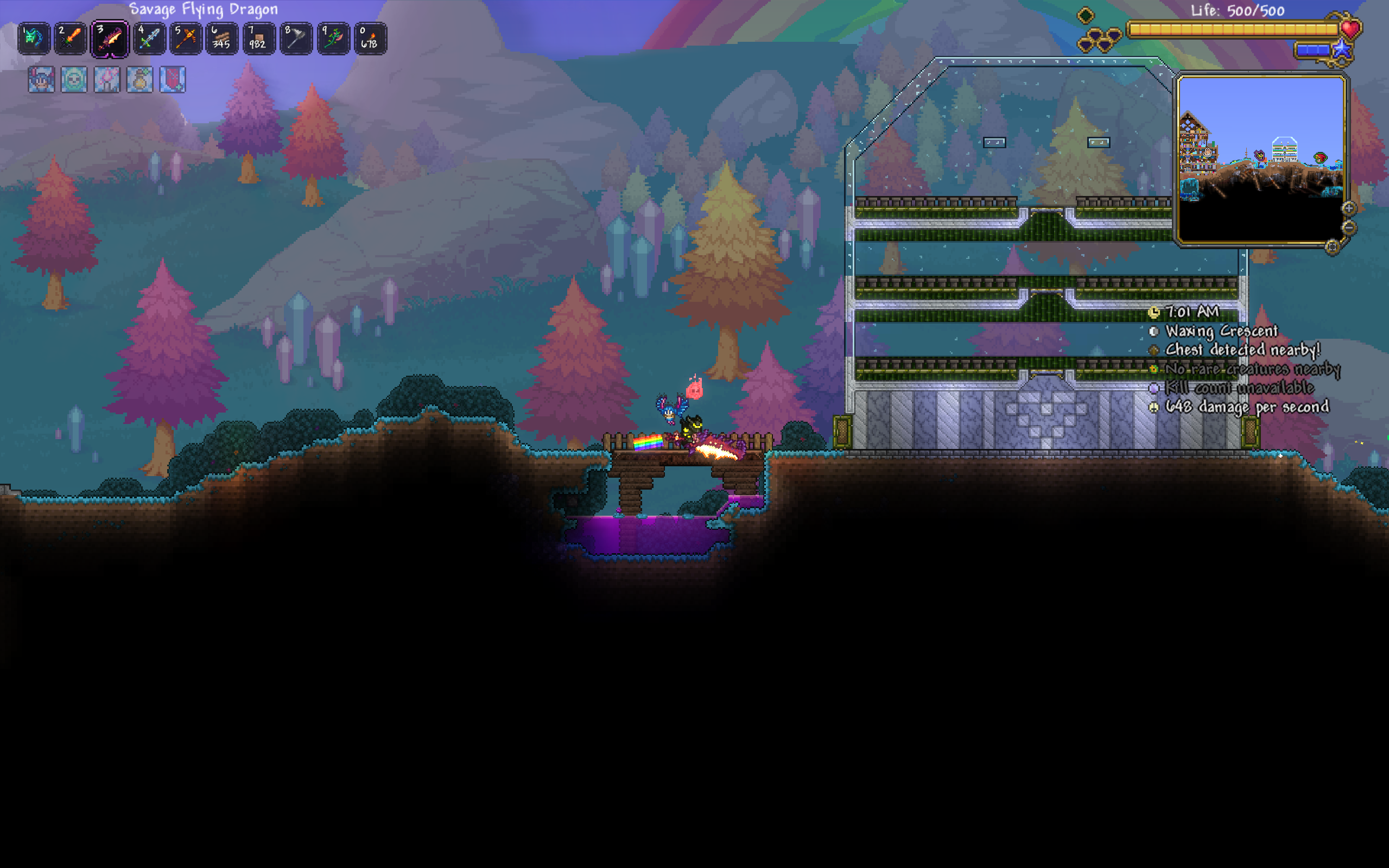Choose the golden pickaxe in slot 5
This screenshot has height=868, width=1389.
pyautogui.click(x=186, y=39)
